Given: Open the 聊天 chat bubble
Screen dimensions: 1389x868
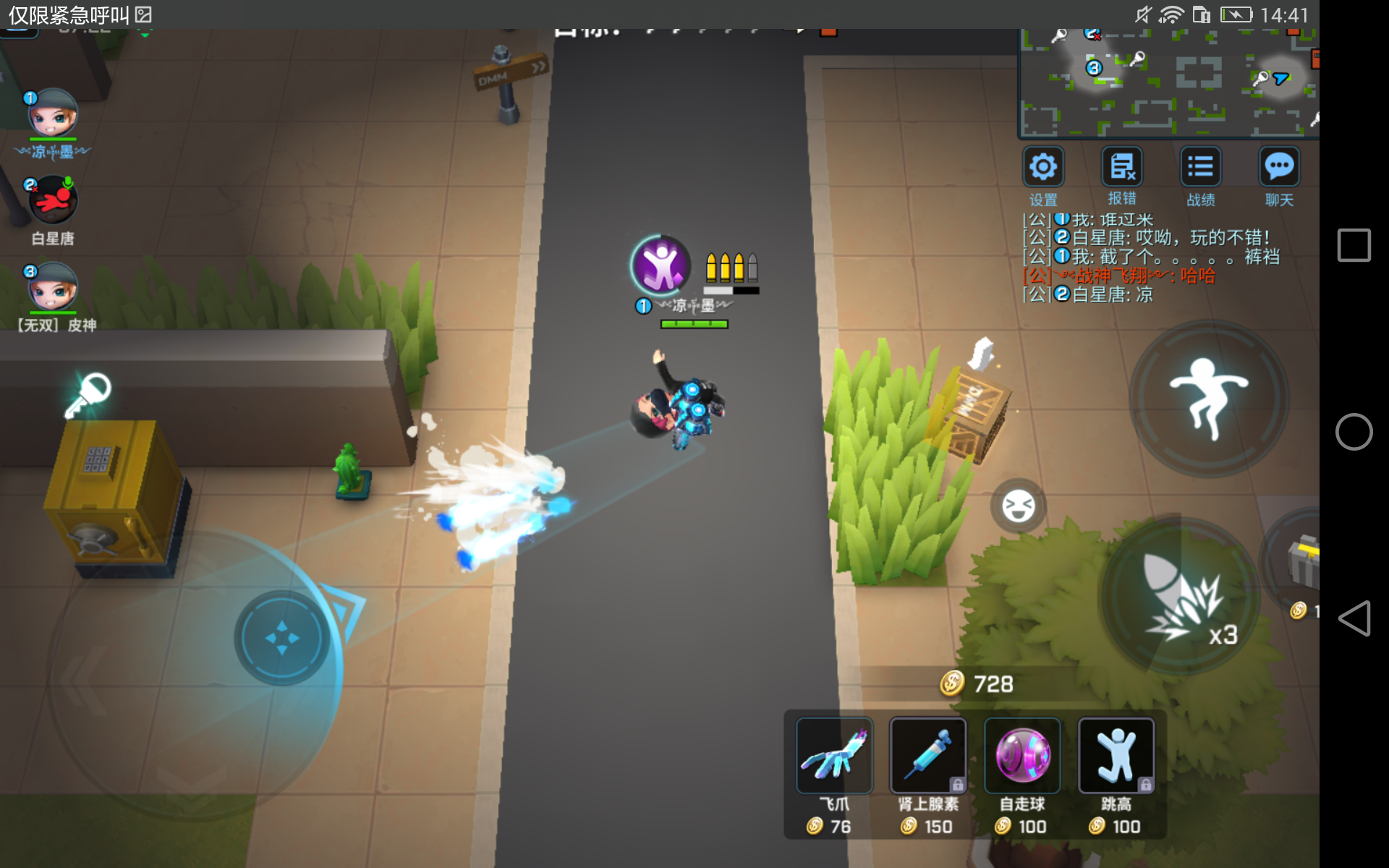Looking at the screenshot, I should [x=1279, y=167].
